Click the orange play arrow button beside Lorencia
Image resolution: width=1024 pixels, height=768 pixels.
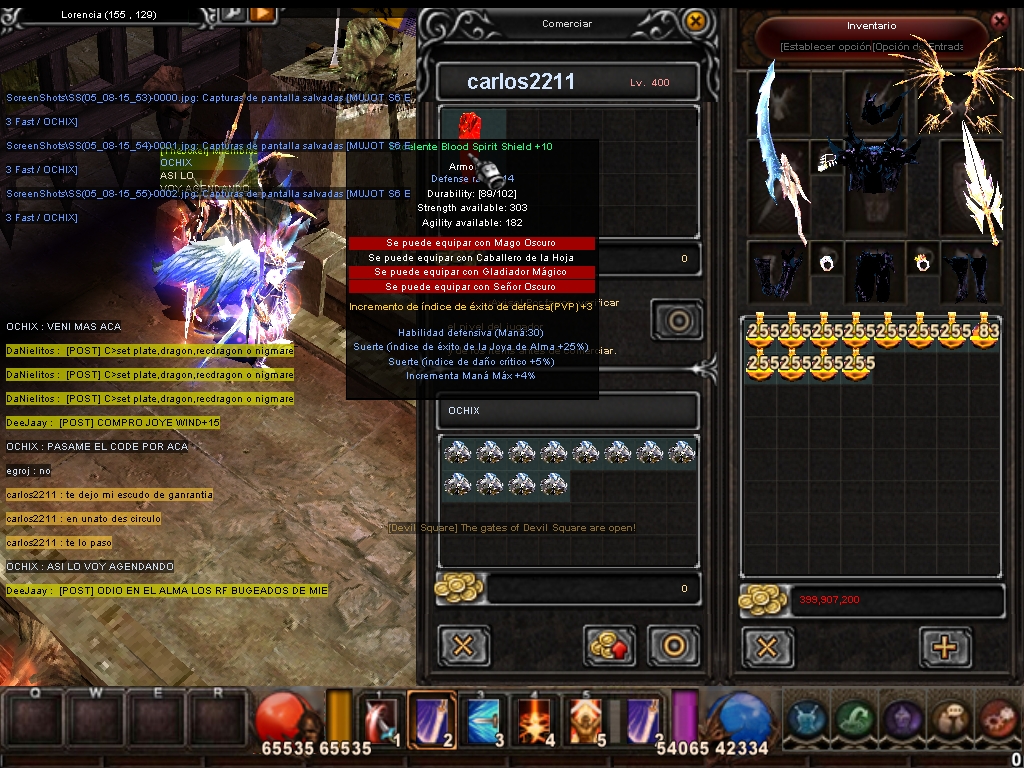point(262,13)
